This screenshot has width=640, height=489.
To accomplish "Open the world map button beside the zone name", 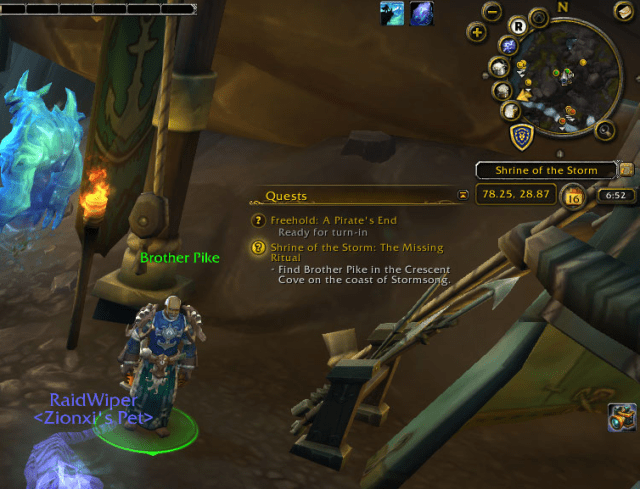I will (x=626, y=168).
